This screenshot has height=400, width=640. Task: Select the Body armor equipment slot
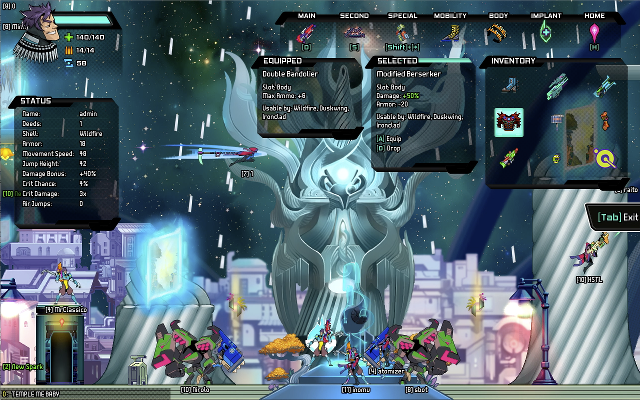pos(497,33)
